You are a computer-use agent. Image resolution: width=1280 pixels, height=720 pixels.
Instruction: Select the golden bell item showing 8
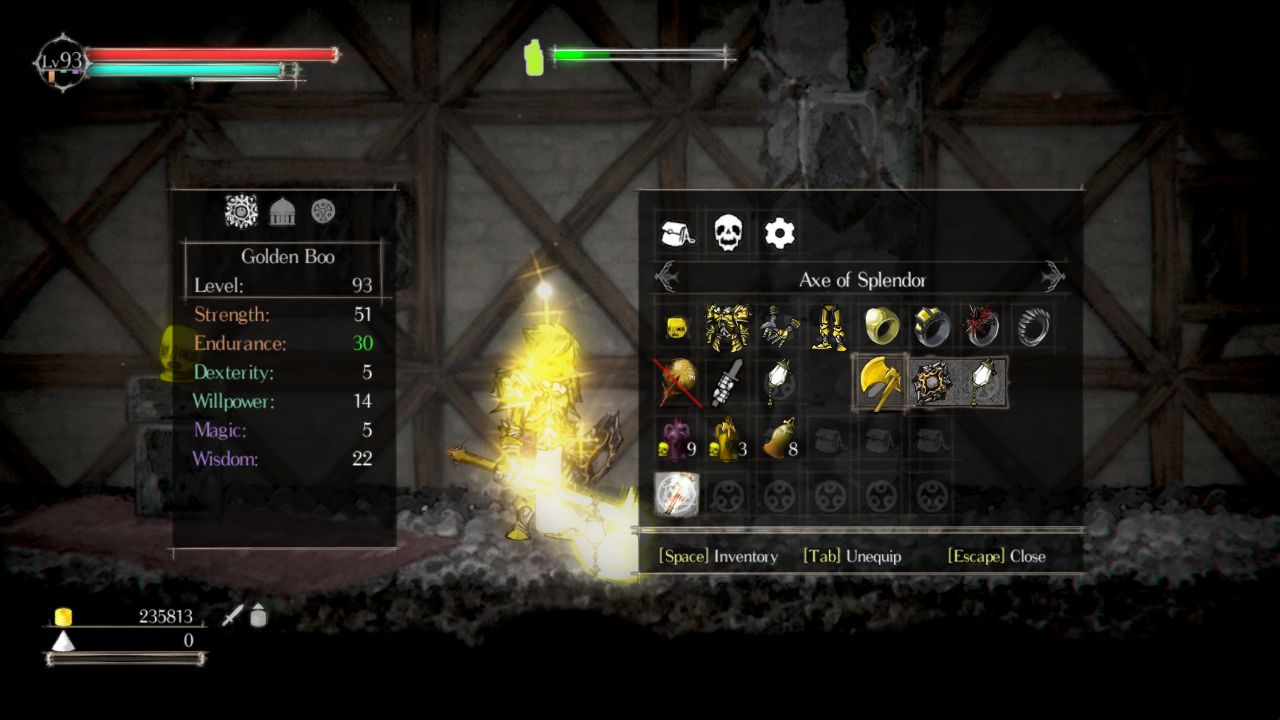click(x=779, y=442)
